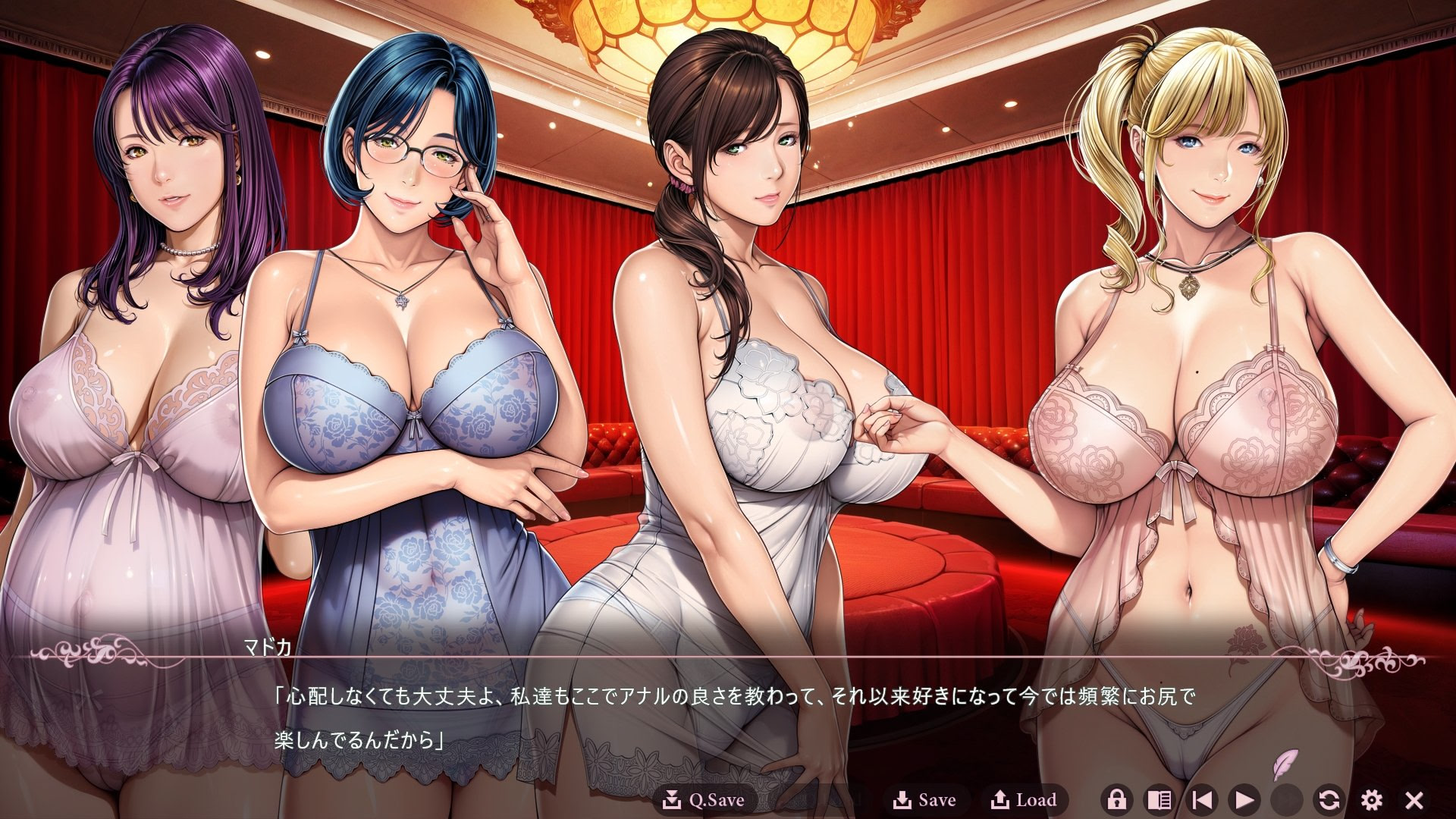Open the Load screen
1456x819 pixels.
1025,799
